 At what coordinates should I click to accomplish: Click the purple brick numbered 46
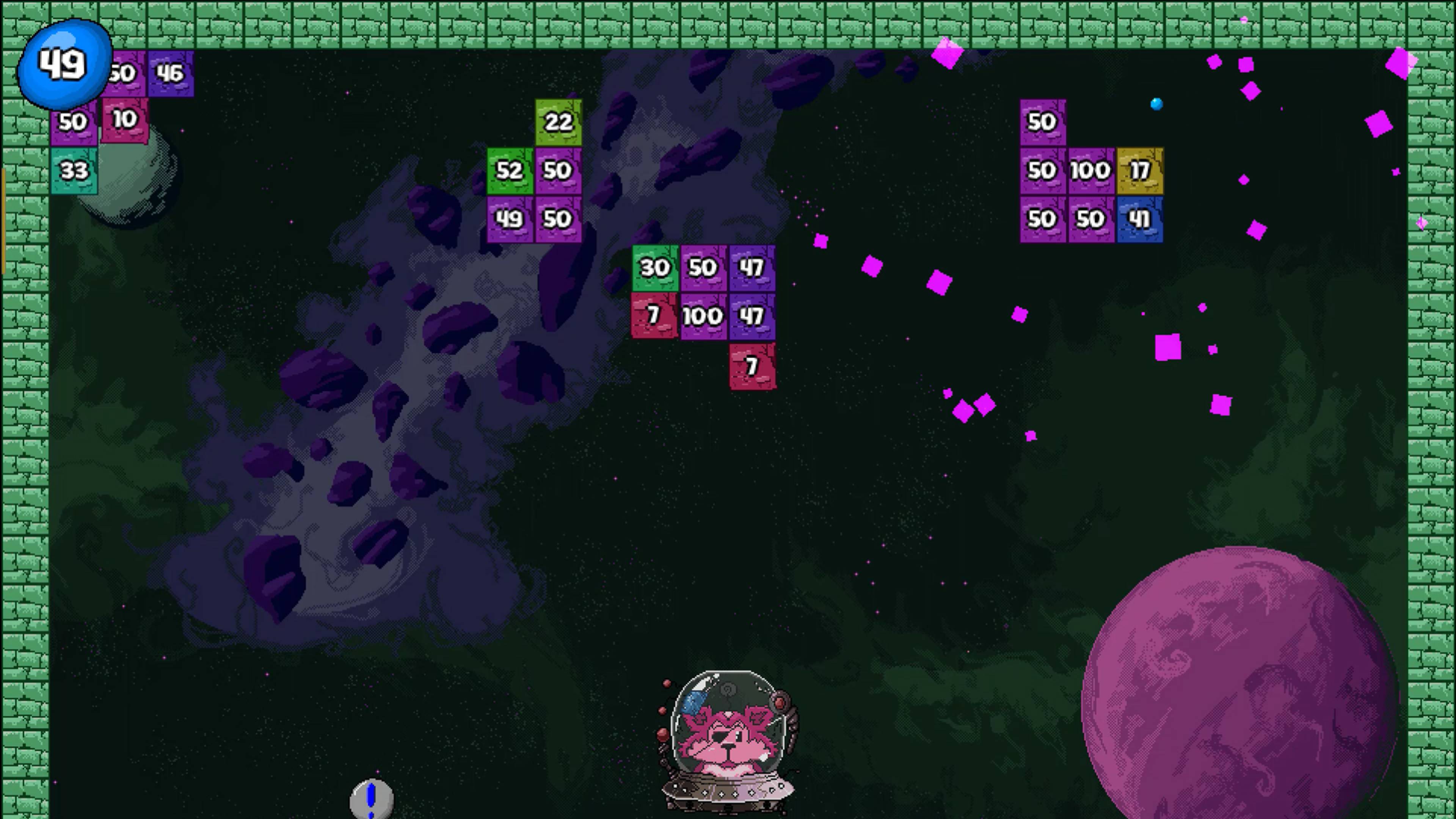coord(171,72)
